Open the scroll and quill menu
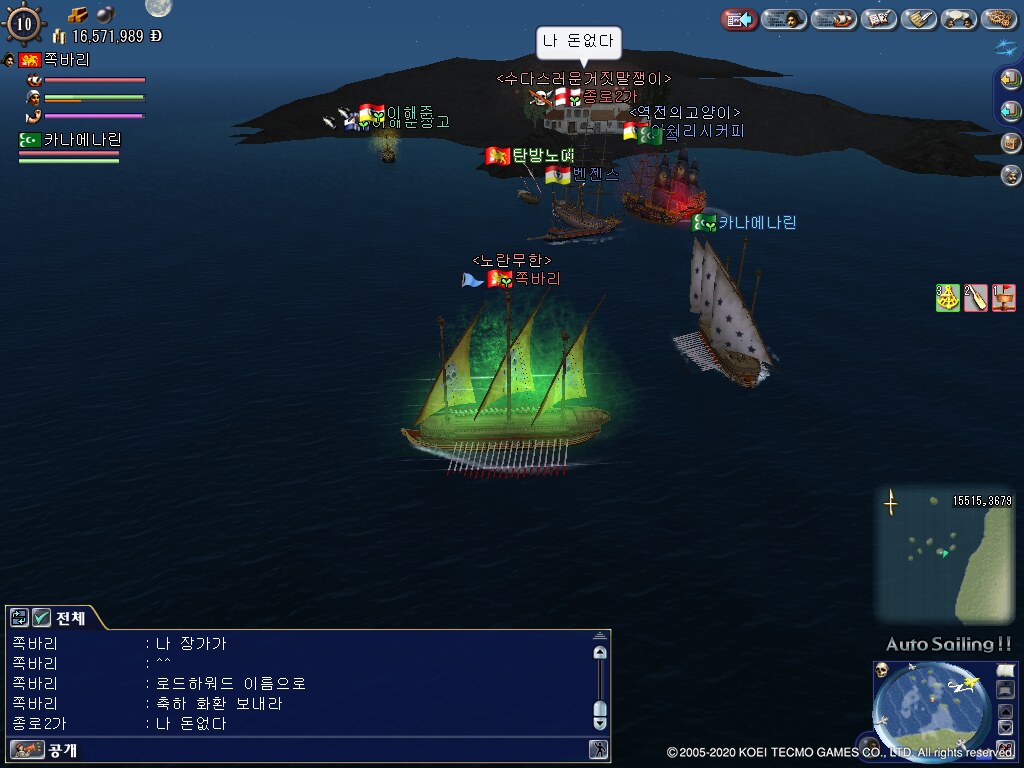This screenshot has height=768, width=1024. pyautogui.click(x=918, y=19)
